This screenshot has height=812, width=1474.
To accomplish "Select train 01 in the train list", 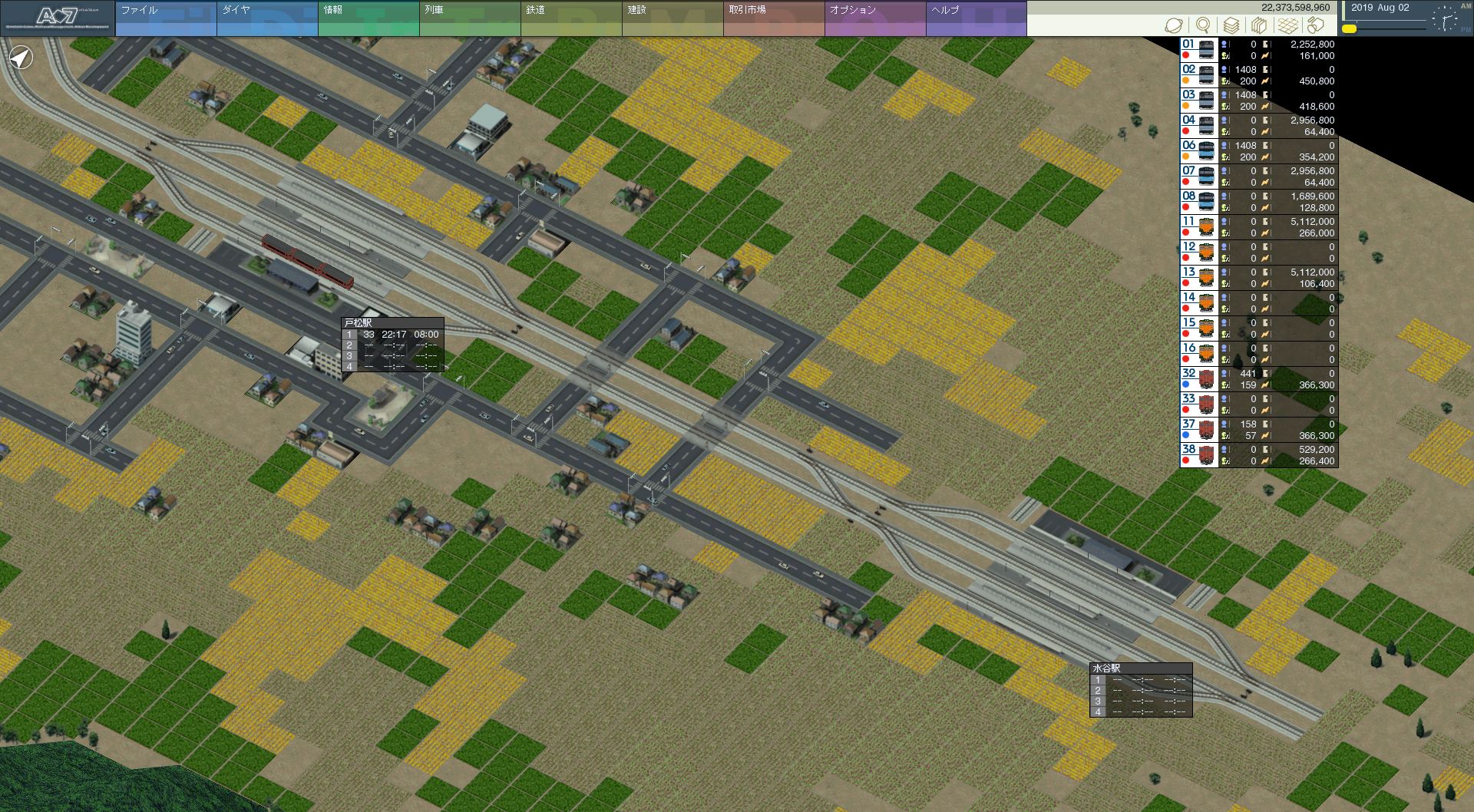I will tap(1259, 50).
